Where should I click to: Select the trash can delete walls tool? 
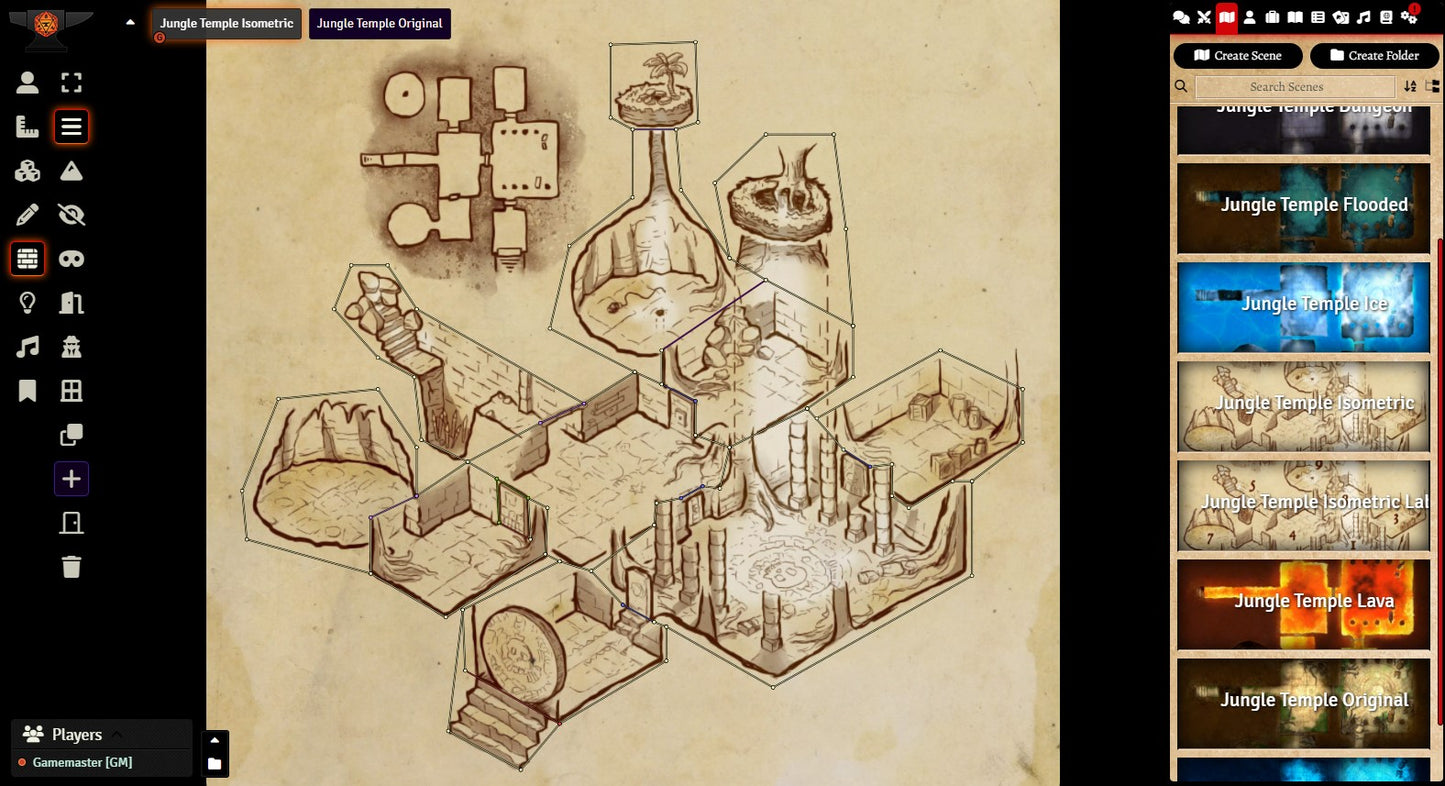(71, 567)
